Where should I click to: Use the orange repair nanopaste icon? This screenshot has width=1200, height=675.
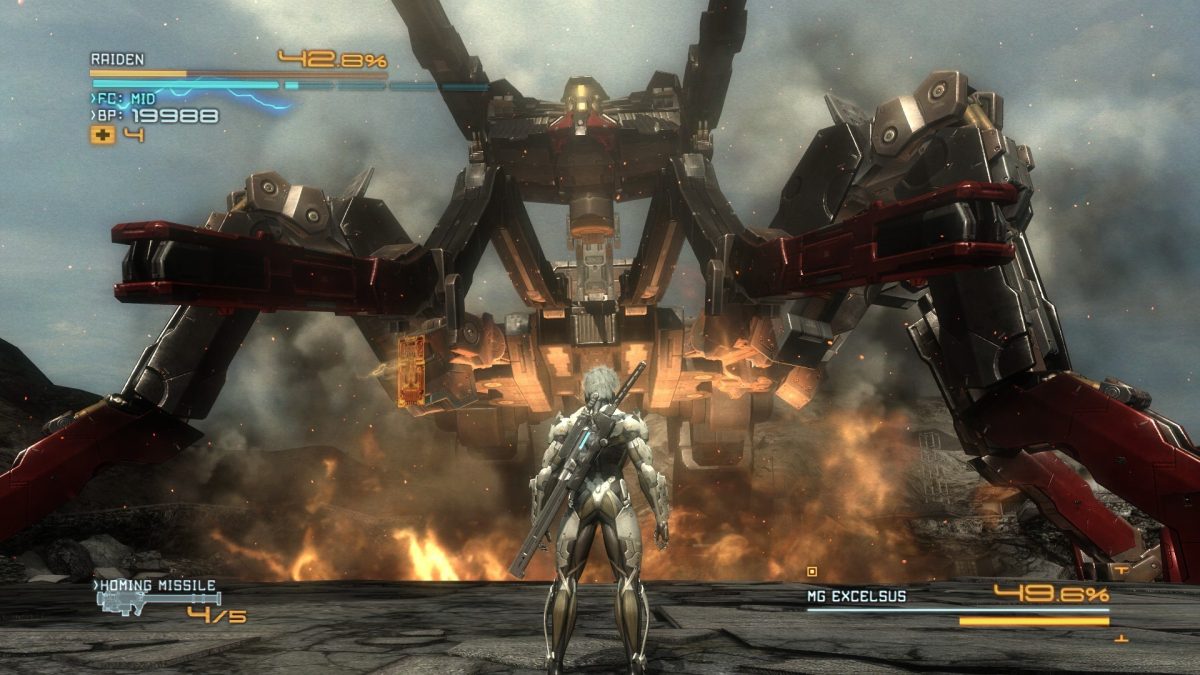click(102, 135)
